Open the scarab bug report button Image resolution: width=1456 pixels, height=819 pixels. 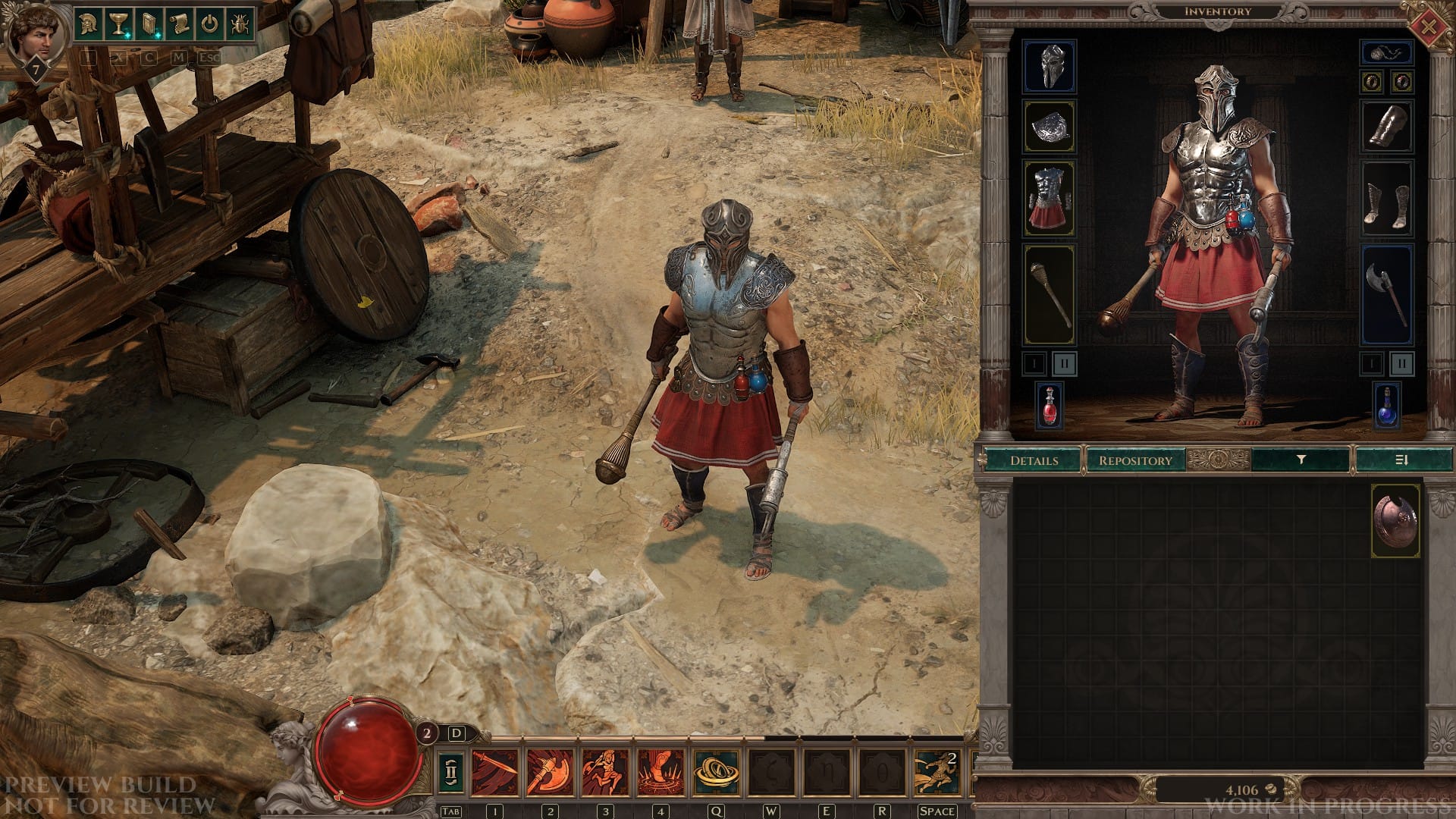tap(239, 24)
